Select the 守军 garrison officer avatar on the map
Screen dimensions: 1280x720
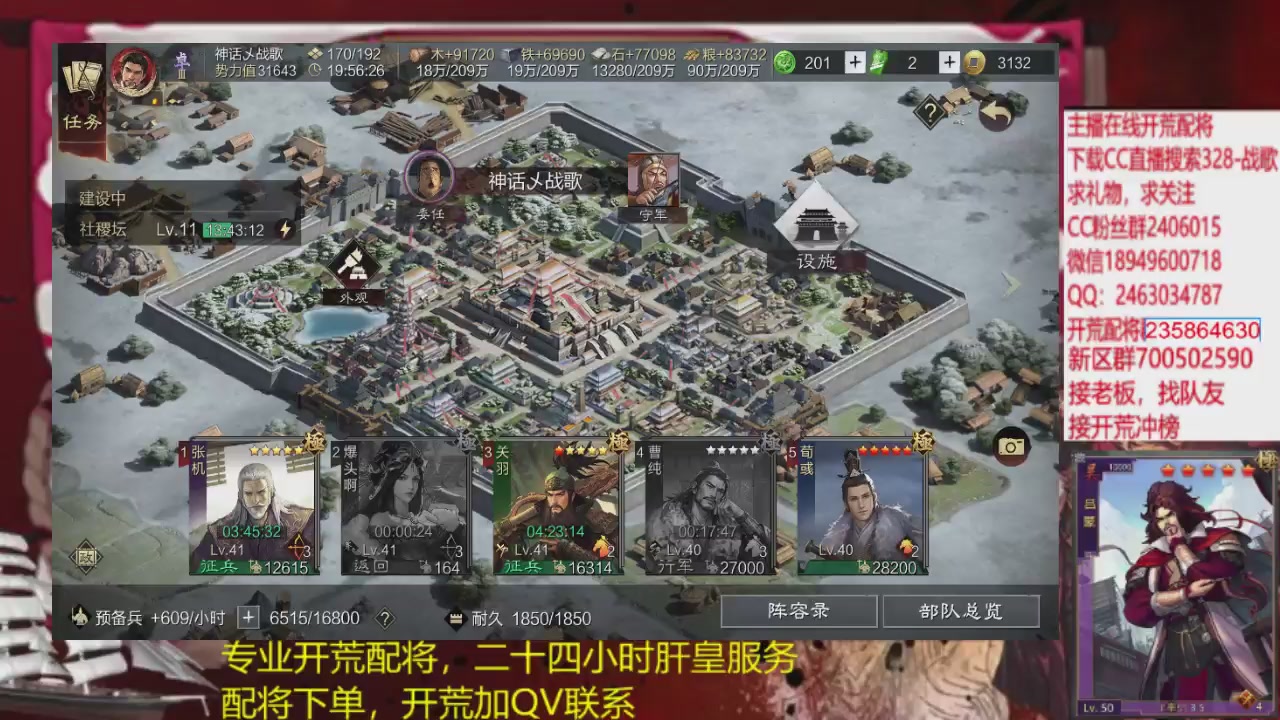pyautogui.click(x=654, y=180)
